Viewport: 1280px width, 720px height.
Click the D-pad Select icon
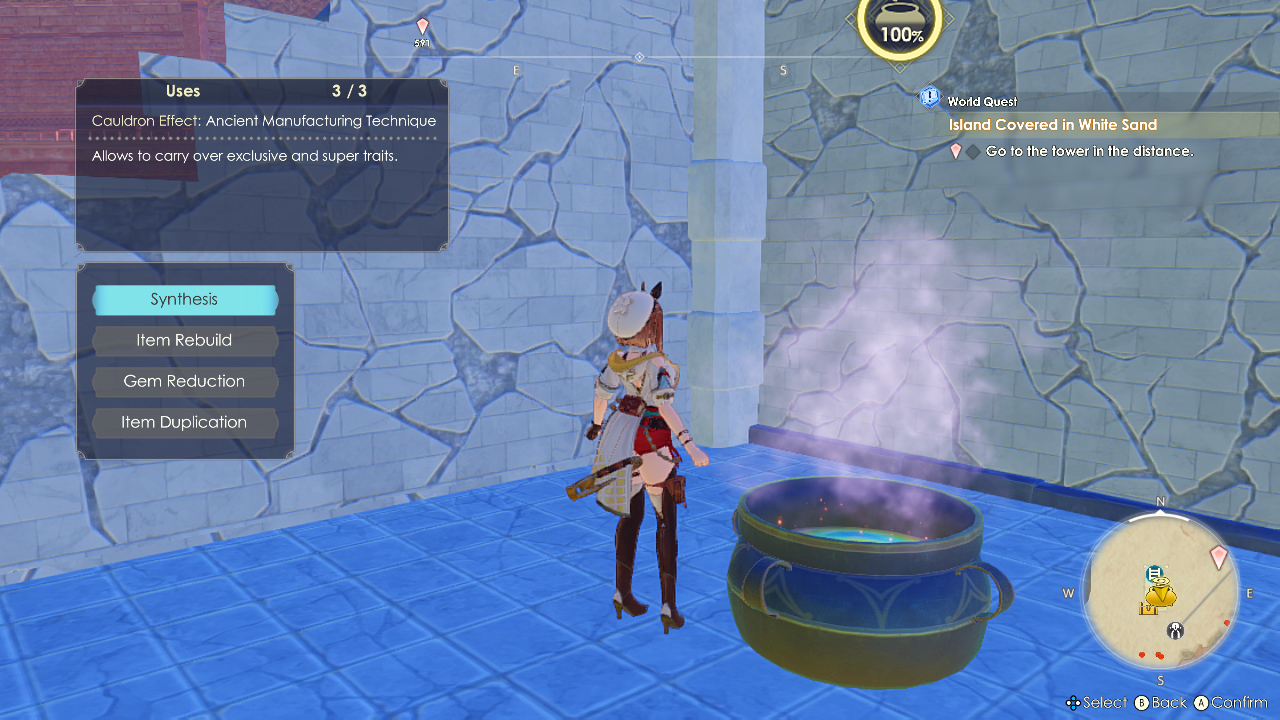tap(1074, 702)
